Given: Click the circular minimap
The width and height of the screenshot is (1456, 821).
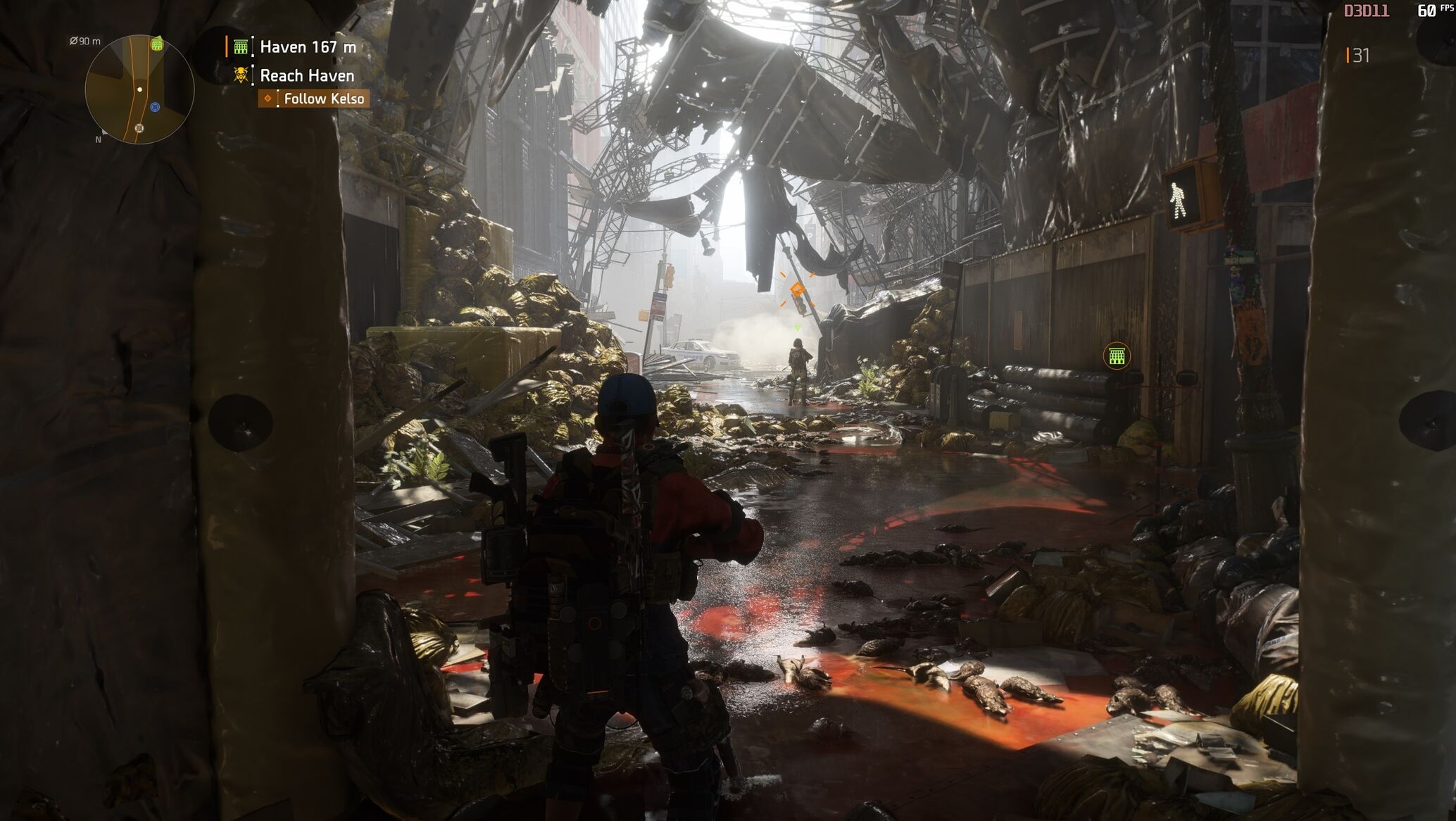Looking at the screenshot, I should (139, 89).
